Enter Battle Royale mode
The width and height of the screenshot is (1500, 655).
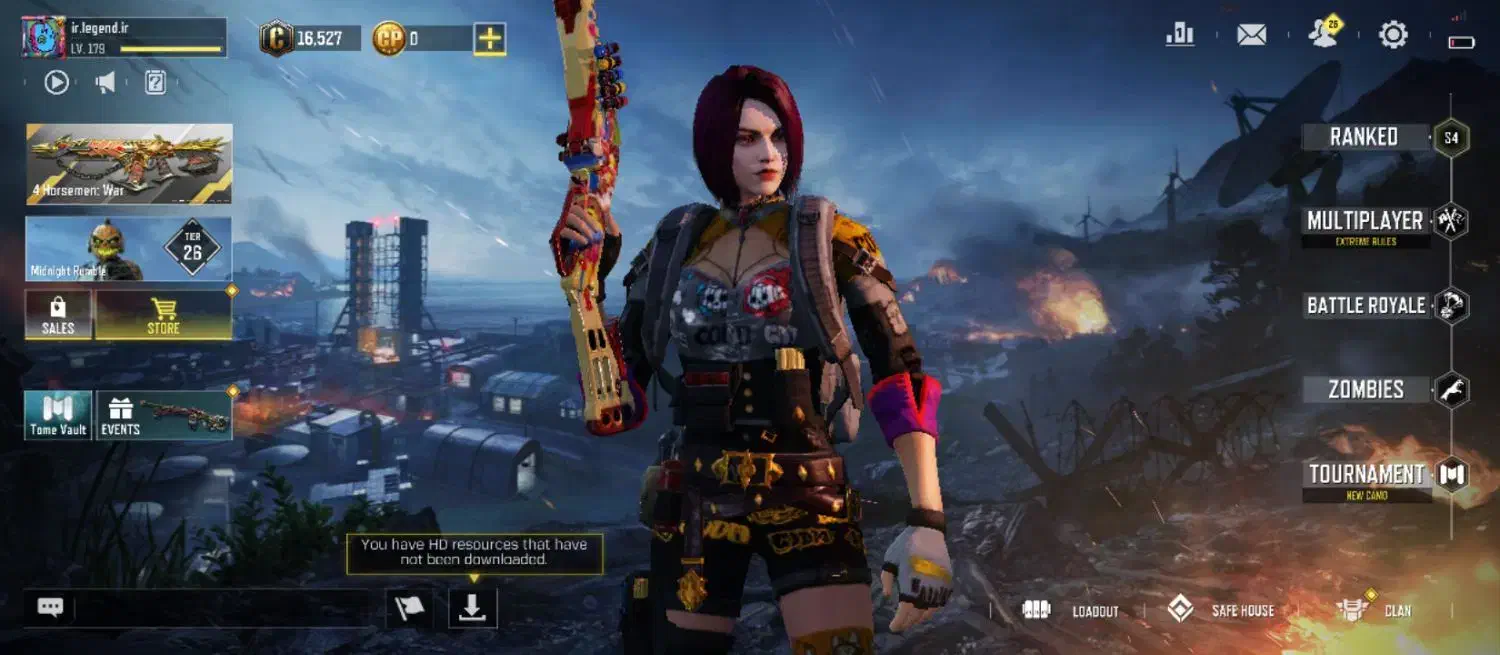point(1366,306)
